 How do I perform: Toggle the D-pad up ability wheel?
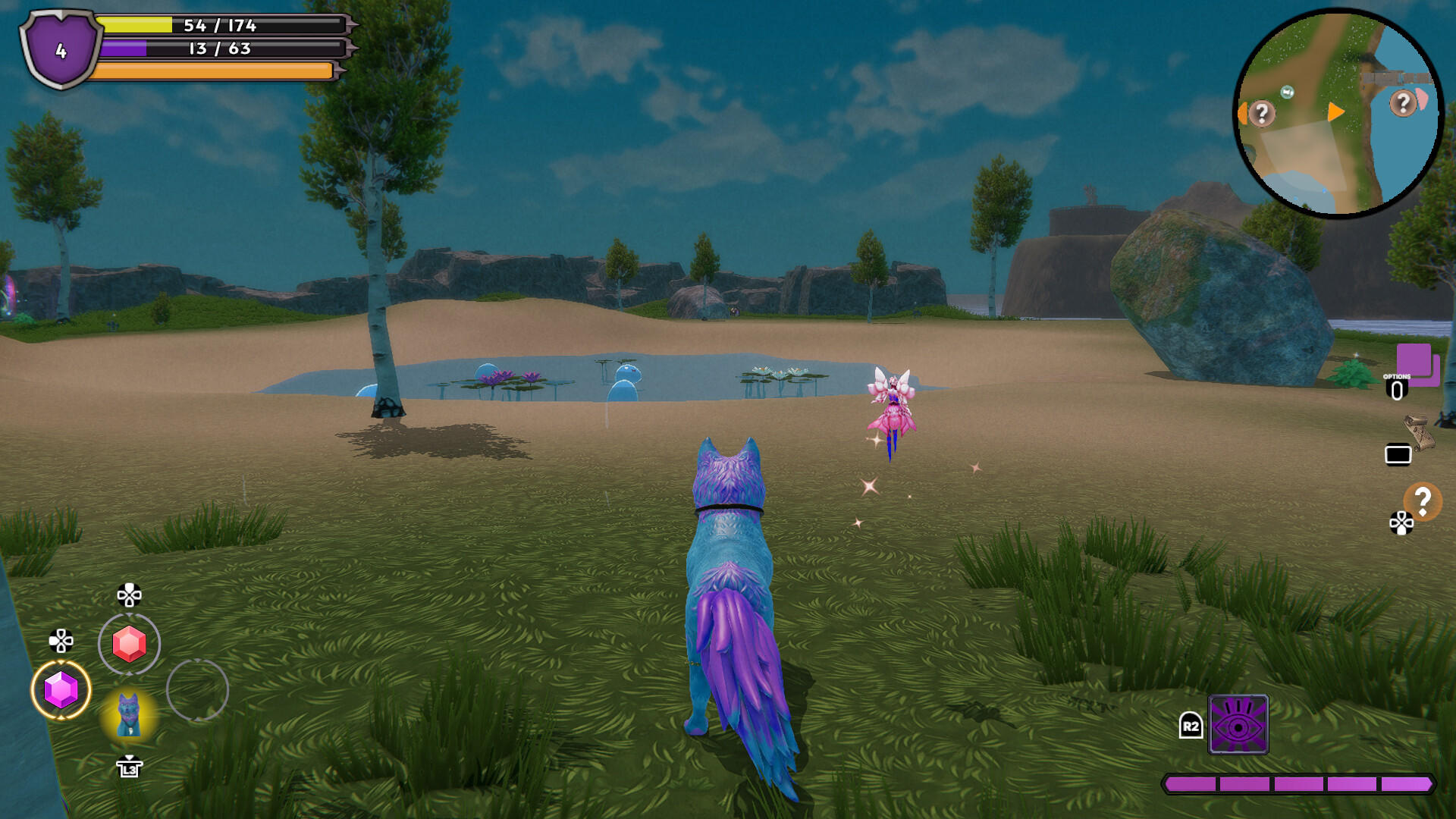click(x=131, y=594)
